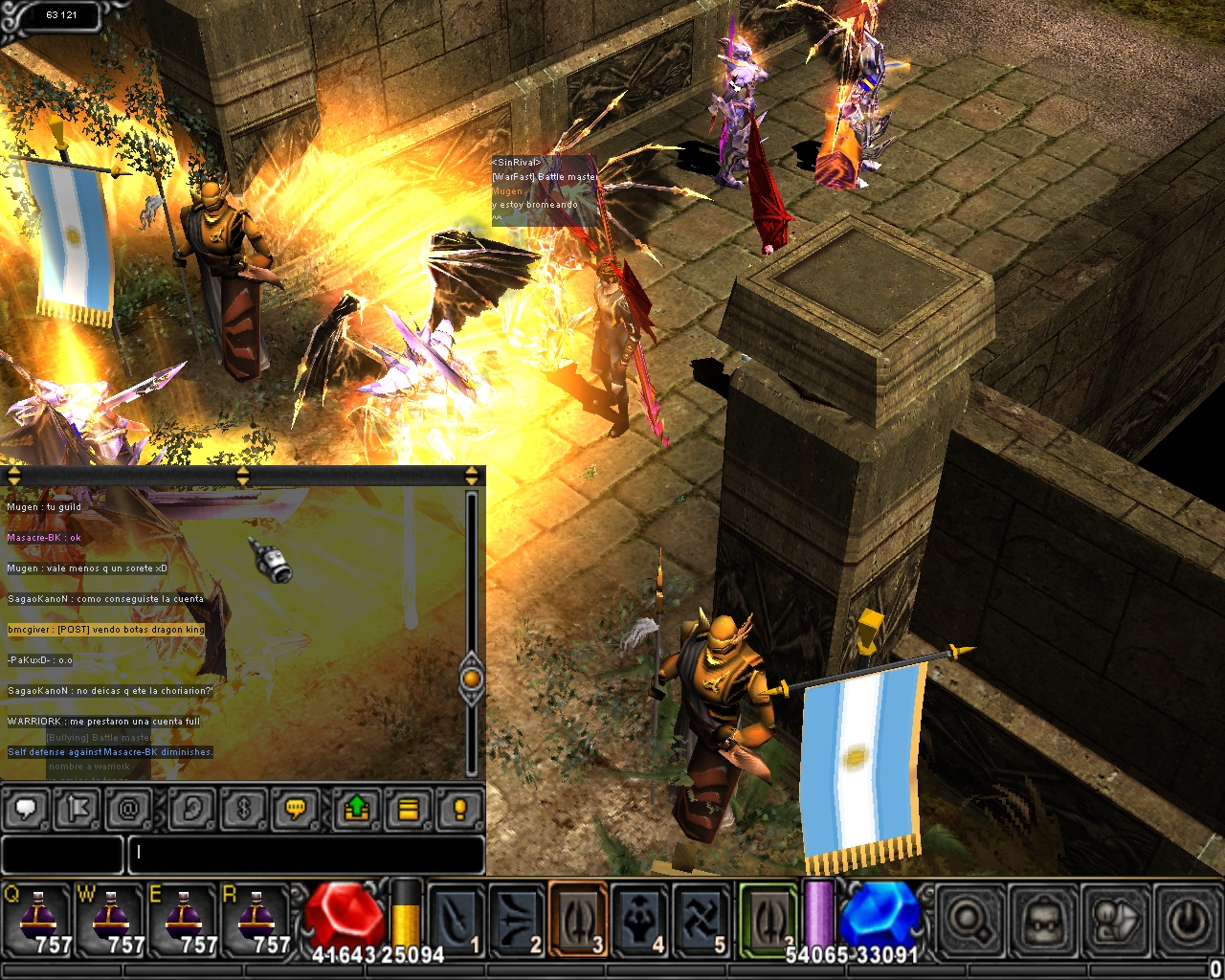
Task: Click the green arrow tray button
Action: coord(356,810)
